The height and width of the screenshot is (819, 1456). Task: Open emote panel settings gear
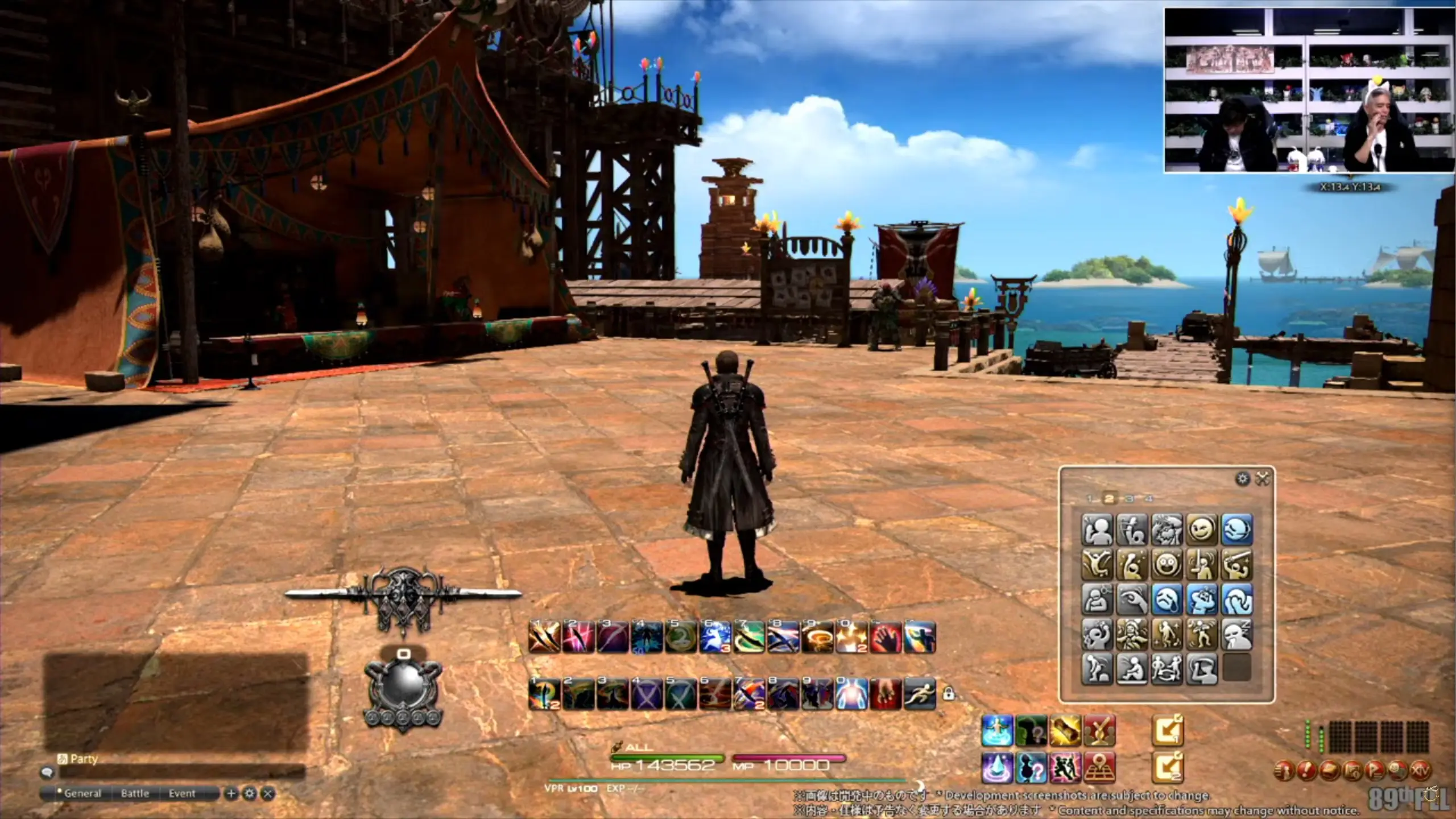pyautogui.click(x=1243, y=479)
